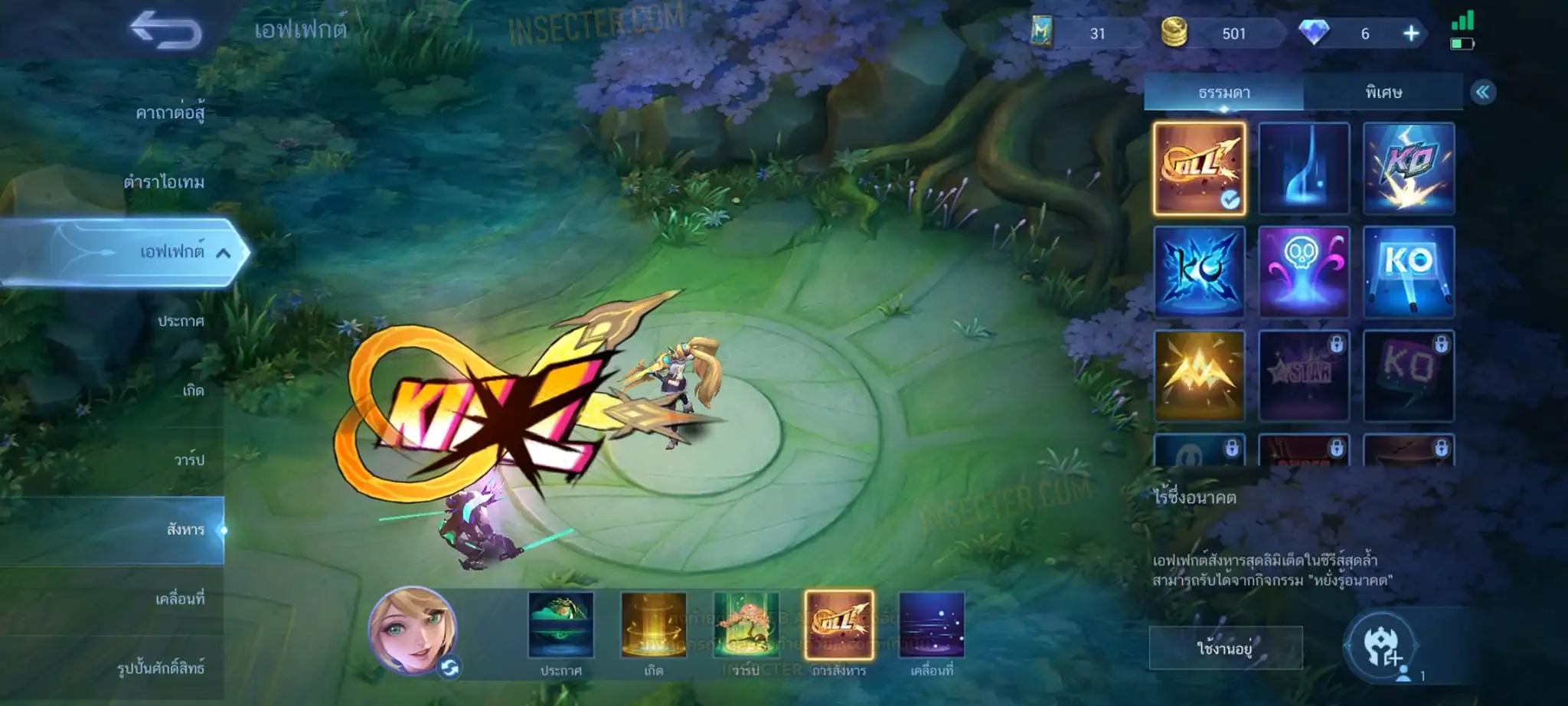Choose the golden crown kill effect

coord(1199,376)
